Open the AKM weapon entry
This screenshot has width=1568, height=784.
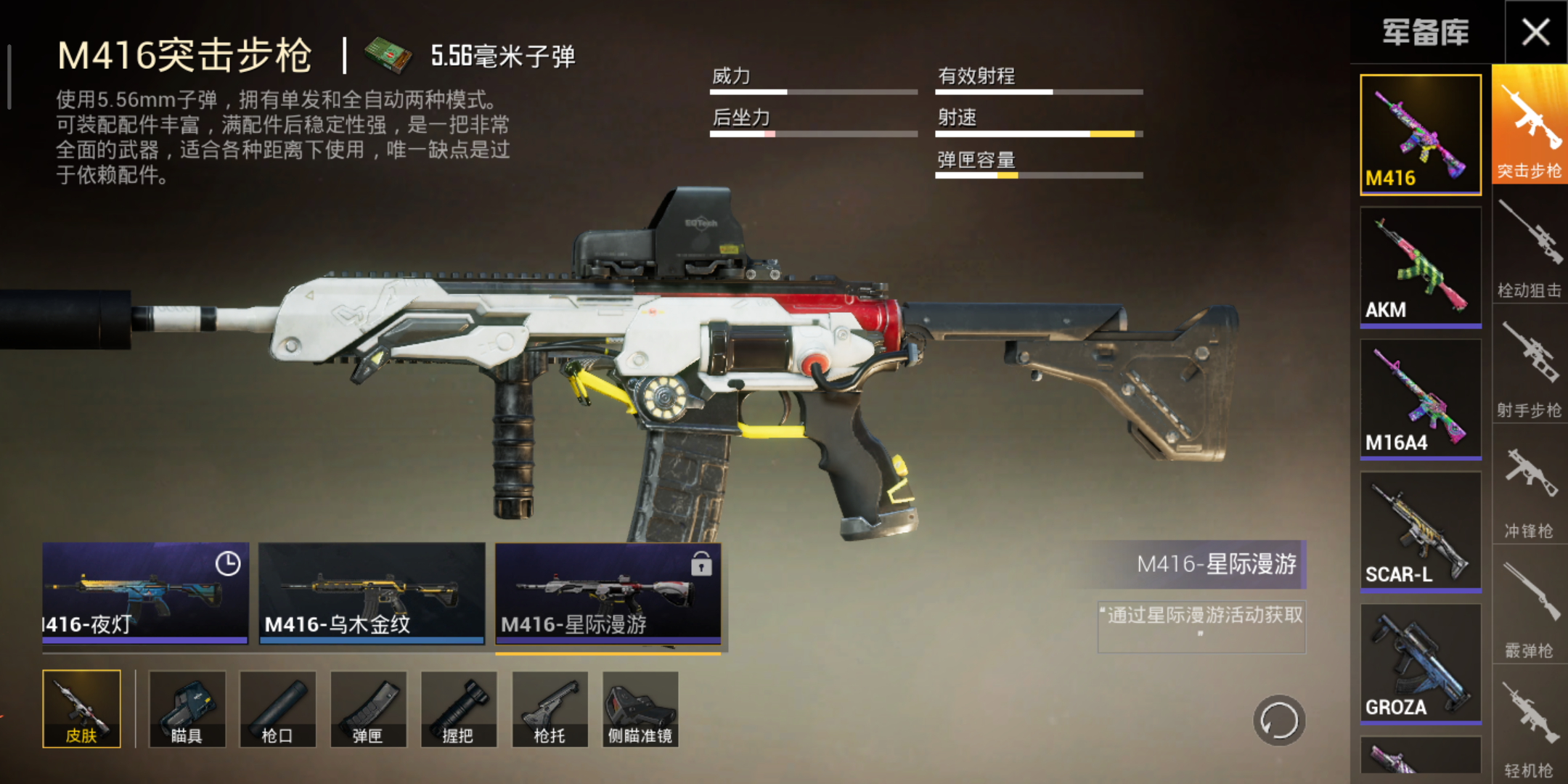click(x=1420, y=265)
